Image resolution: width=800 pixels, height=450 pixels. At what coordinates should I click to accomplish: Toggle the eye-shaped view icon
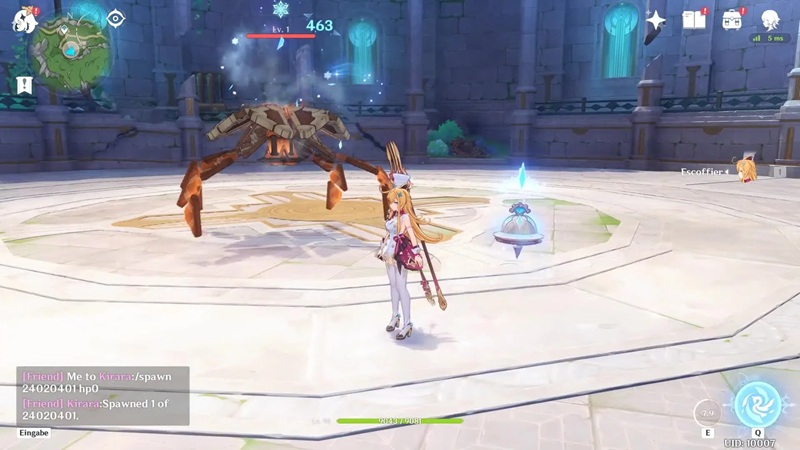[116, 19]
